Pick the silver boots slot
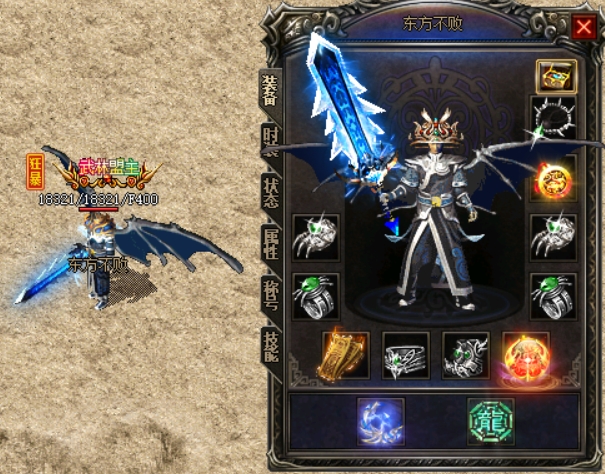This screenshot has height=474, width=605. pyautogui.click(x=465, y=357)
